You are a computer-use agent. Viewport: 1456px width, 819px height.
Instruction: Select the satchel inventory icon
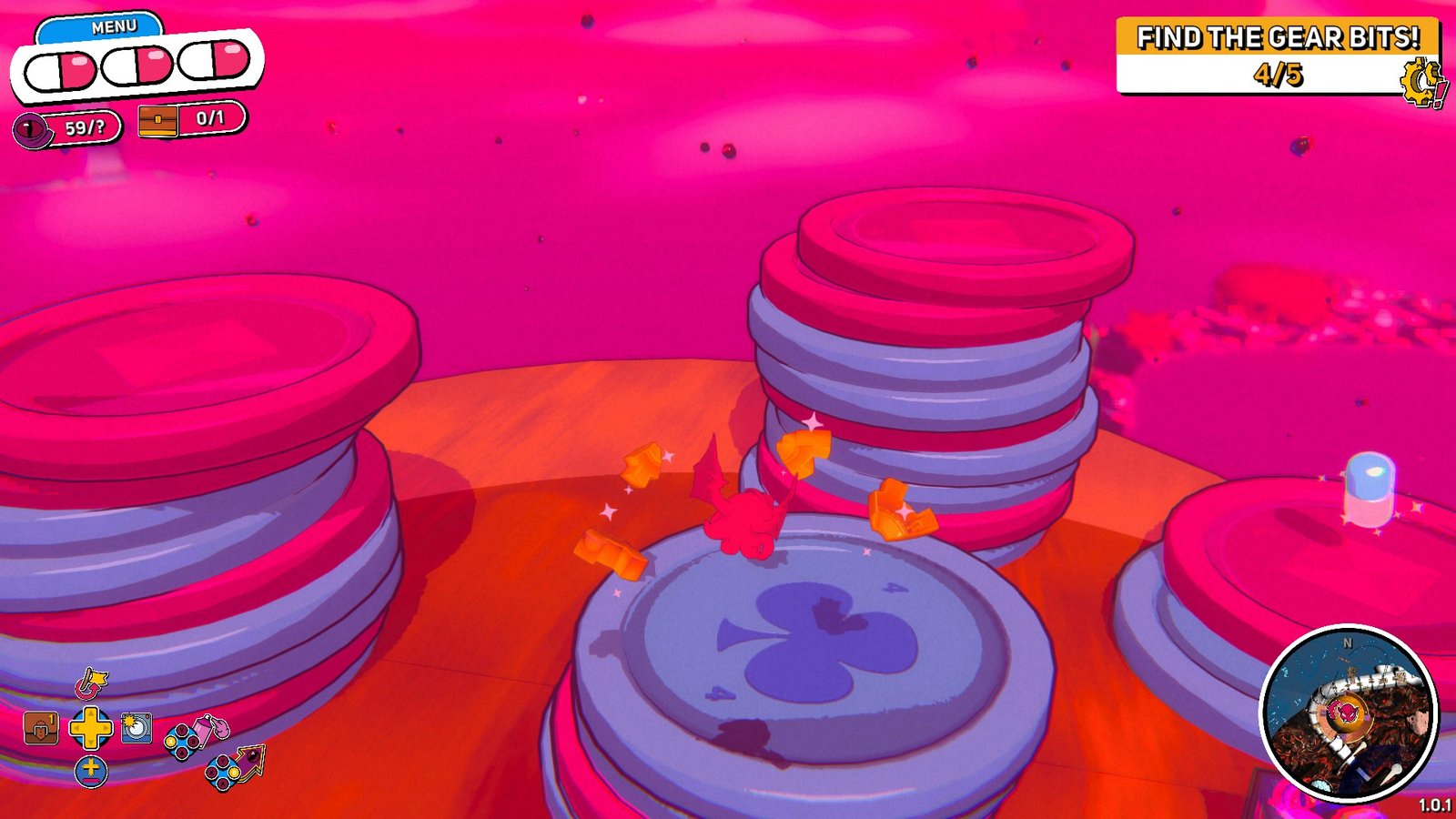39,728
